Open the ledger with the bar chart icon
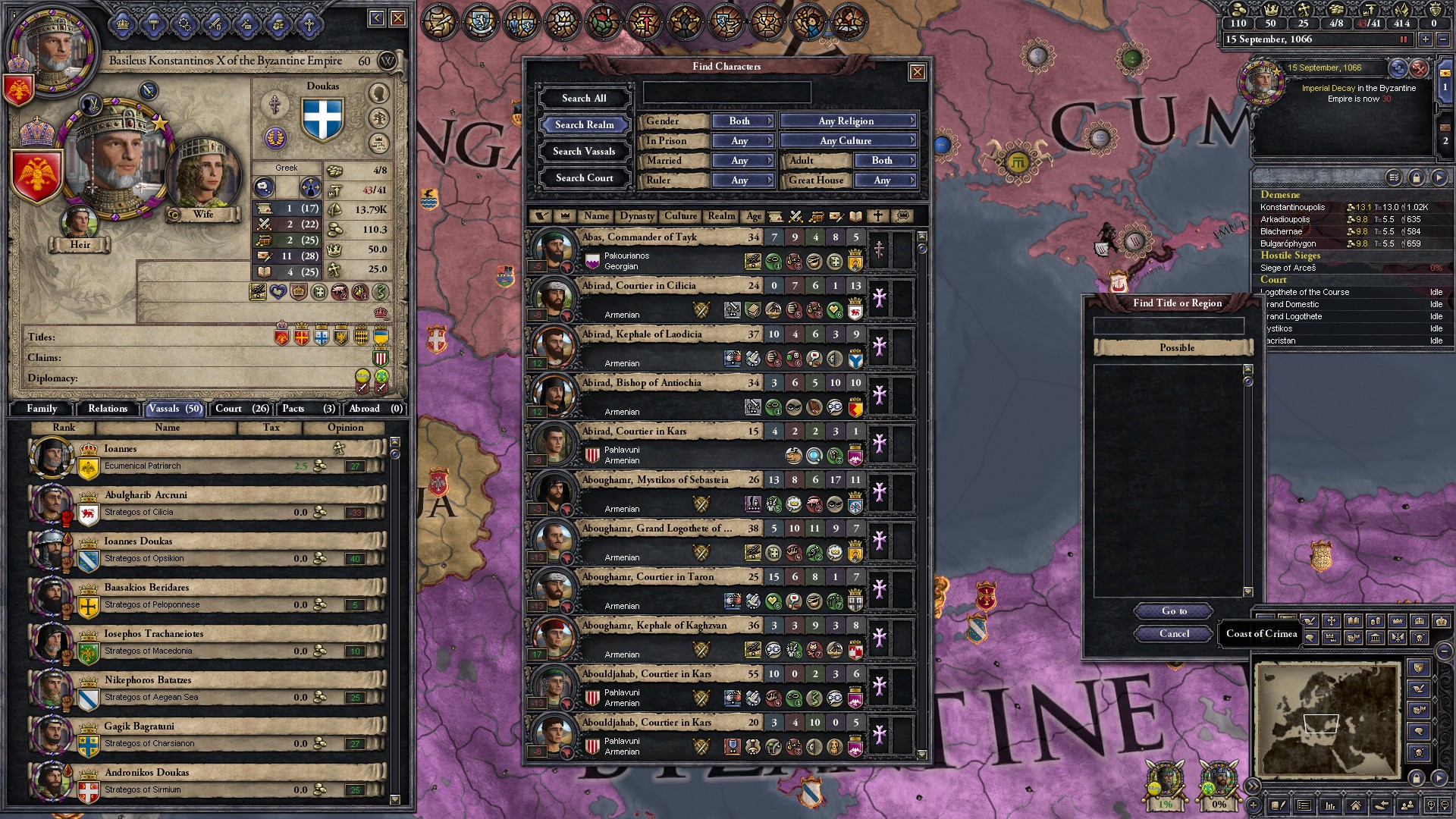1456x819 pixels. click(x=1330, y=807)
